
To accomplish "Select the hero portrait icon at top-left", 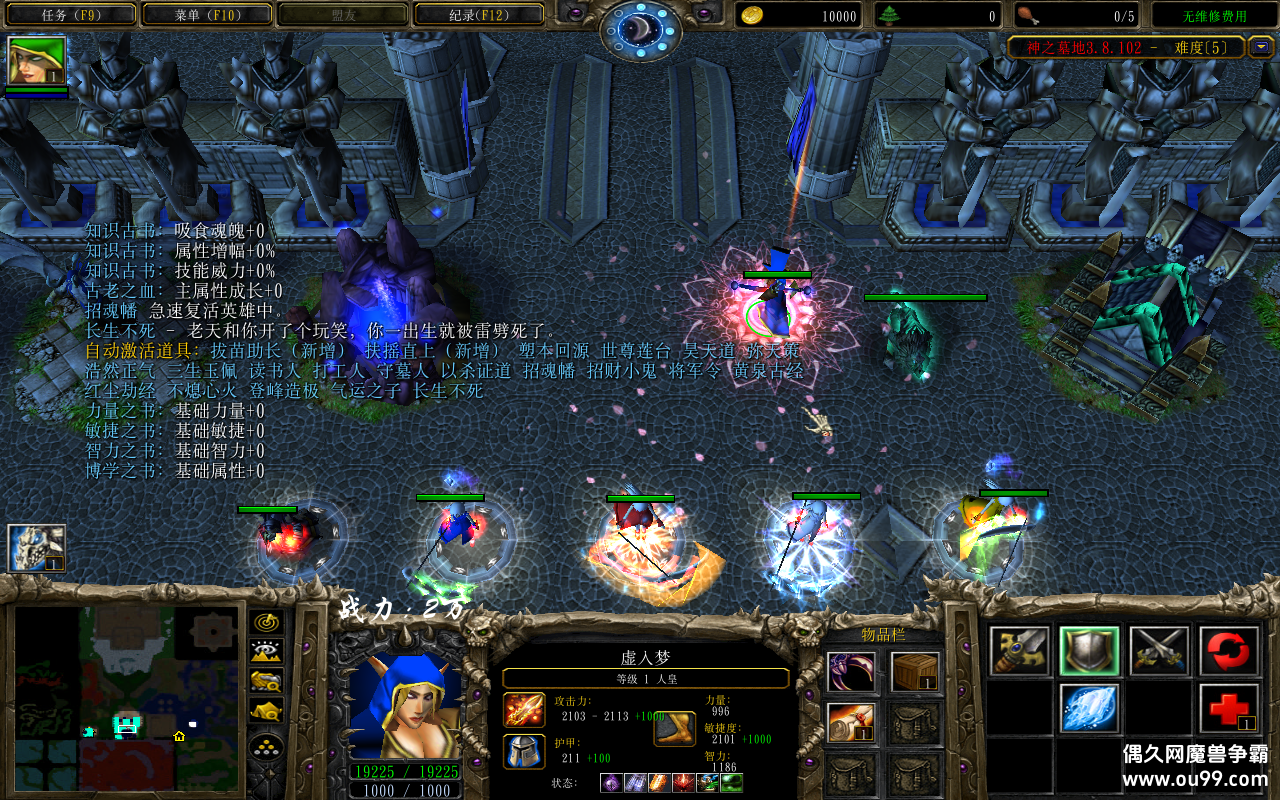I will tap(37, 61).
